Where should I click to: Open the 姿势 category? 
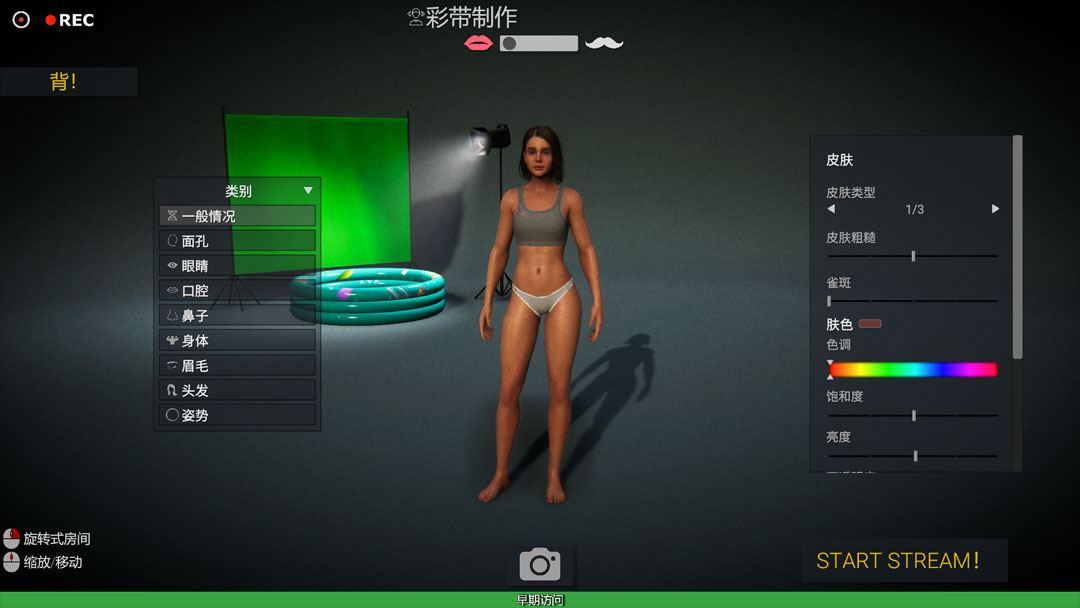(x=238, y=415)
